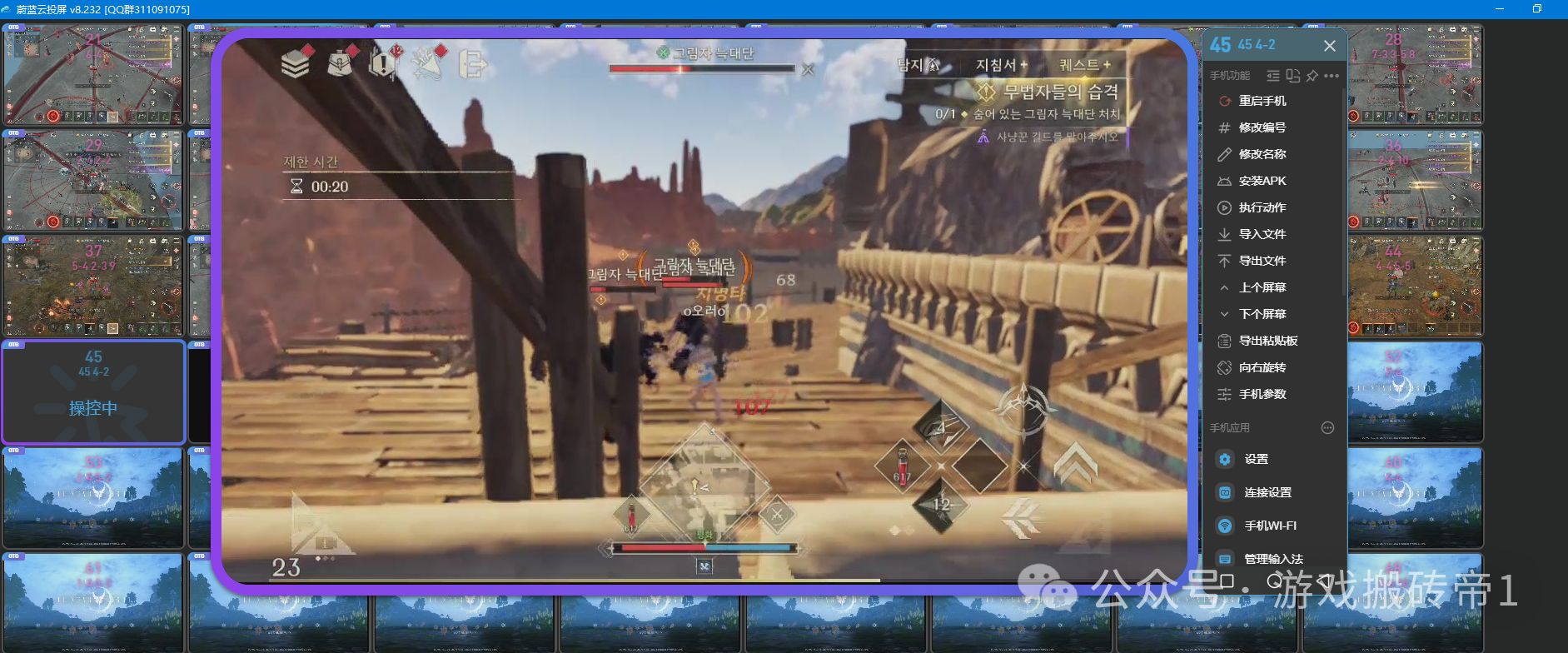The height and width of the screenshot is (653, 1568).
Task: Close the device 45 side panel
Action: (x=1329, y=46)
